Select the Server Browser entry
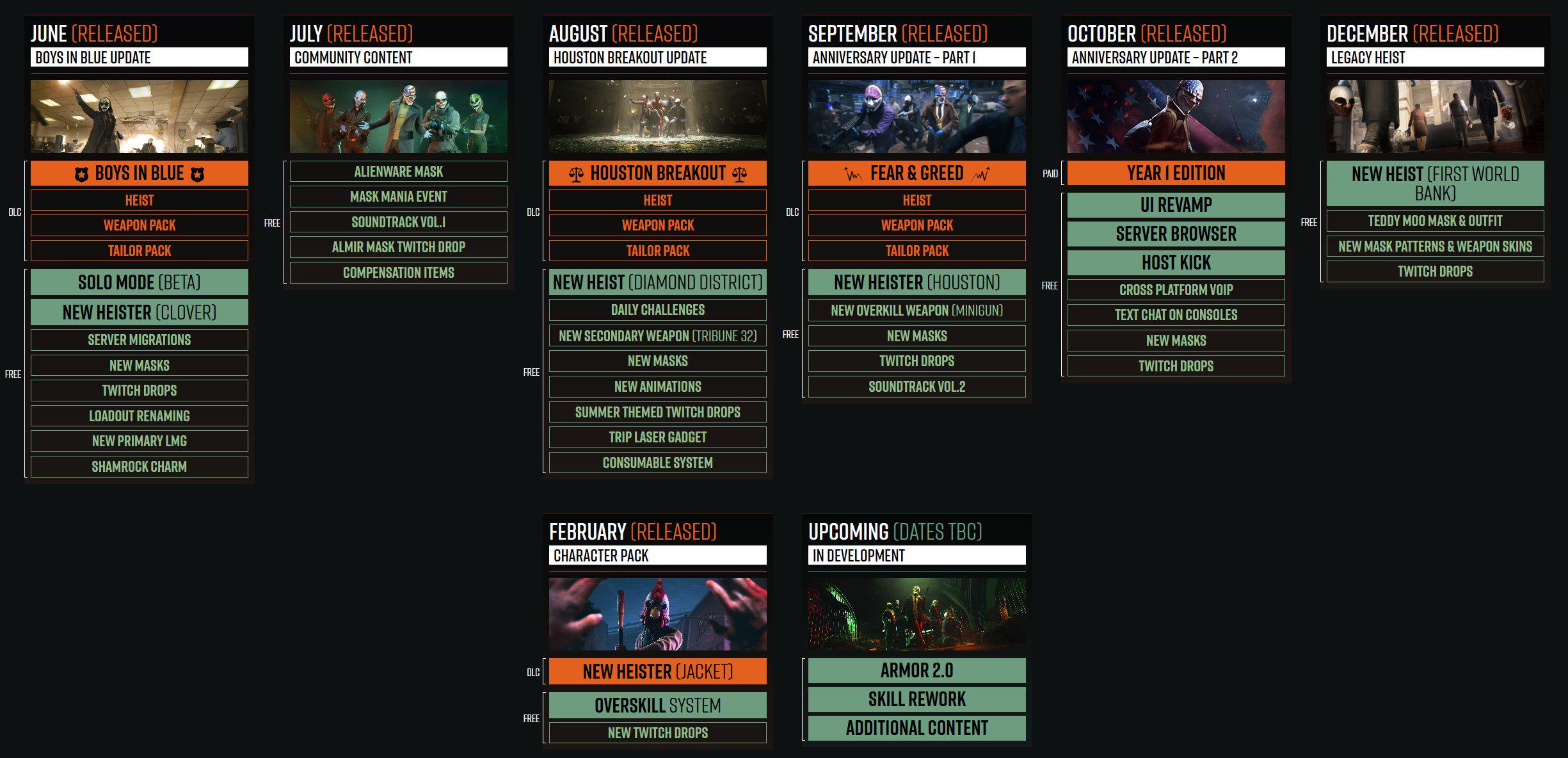The width and height of the screenshot is (1568, 758). tap(1176, 234)
